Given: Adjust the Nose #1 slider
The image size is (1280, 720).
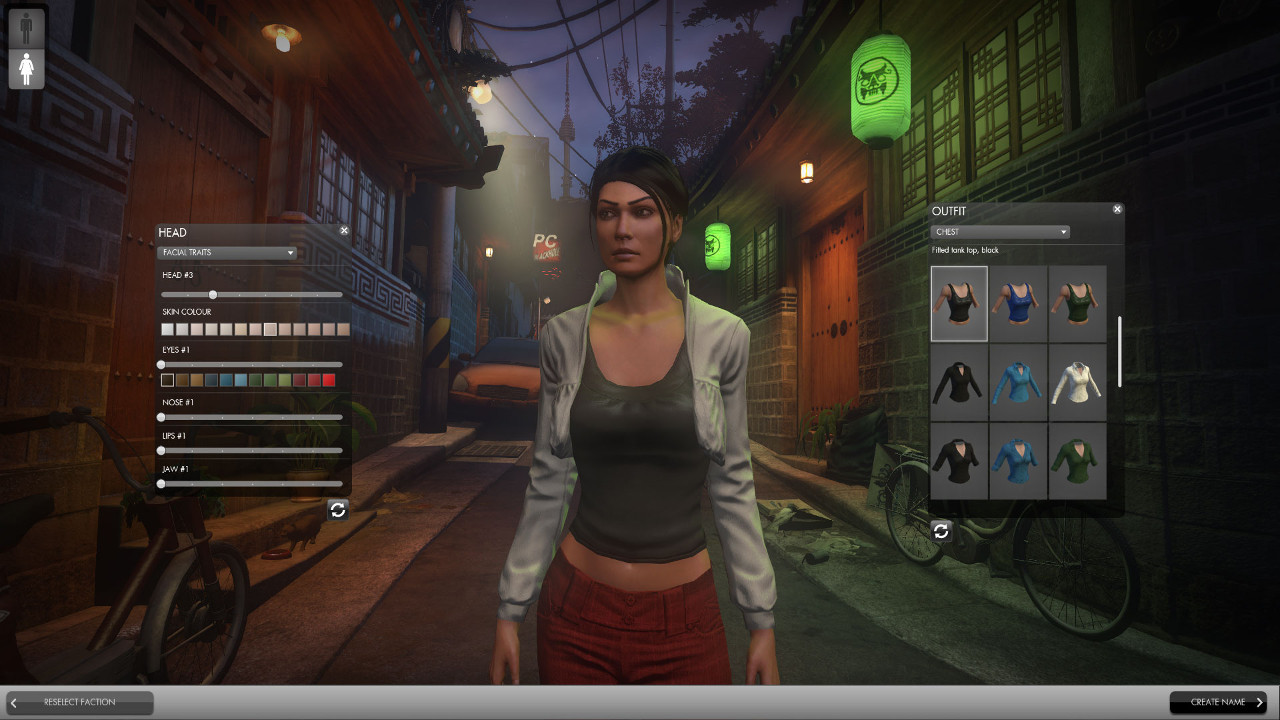Looking at the screenshot, I should coord(162,417).
